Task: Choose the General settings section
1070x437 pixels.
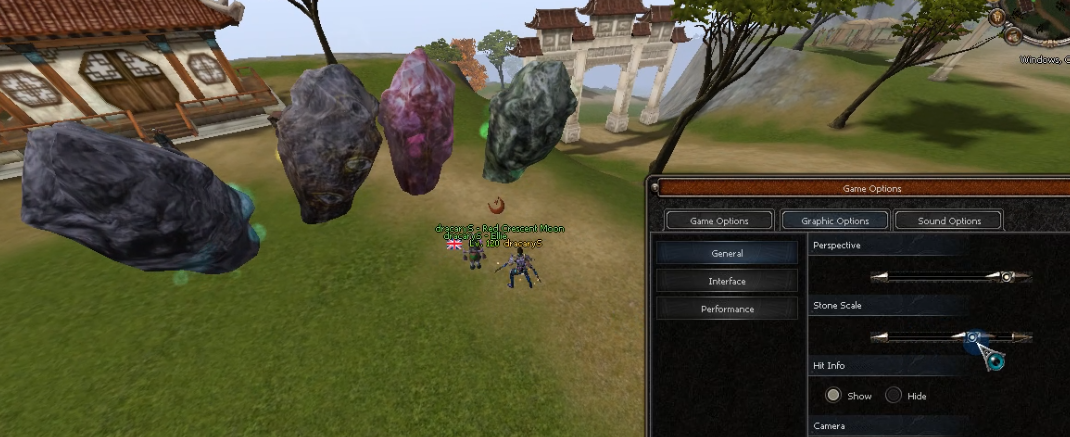Action: point(727,254)
